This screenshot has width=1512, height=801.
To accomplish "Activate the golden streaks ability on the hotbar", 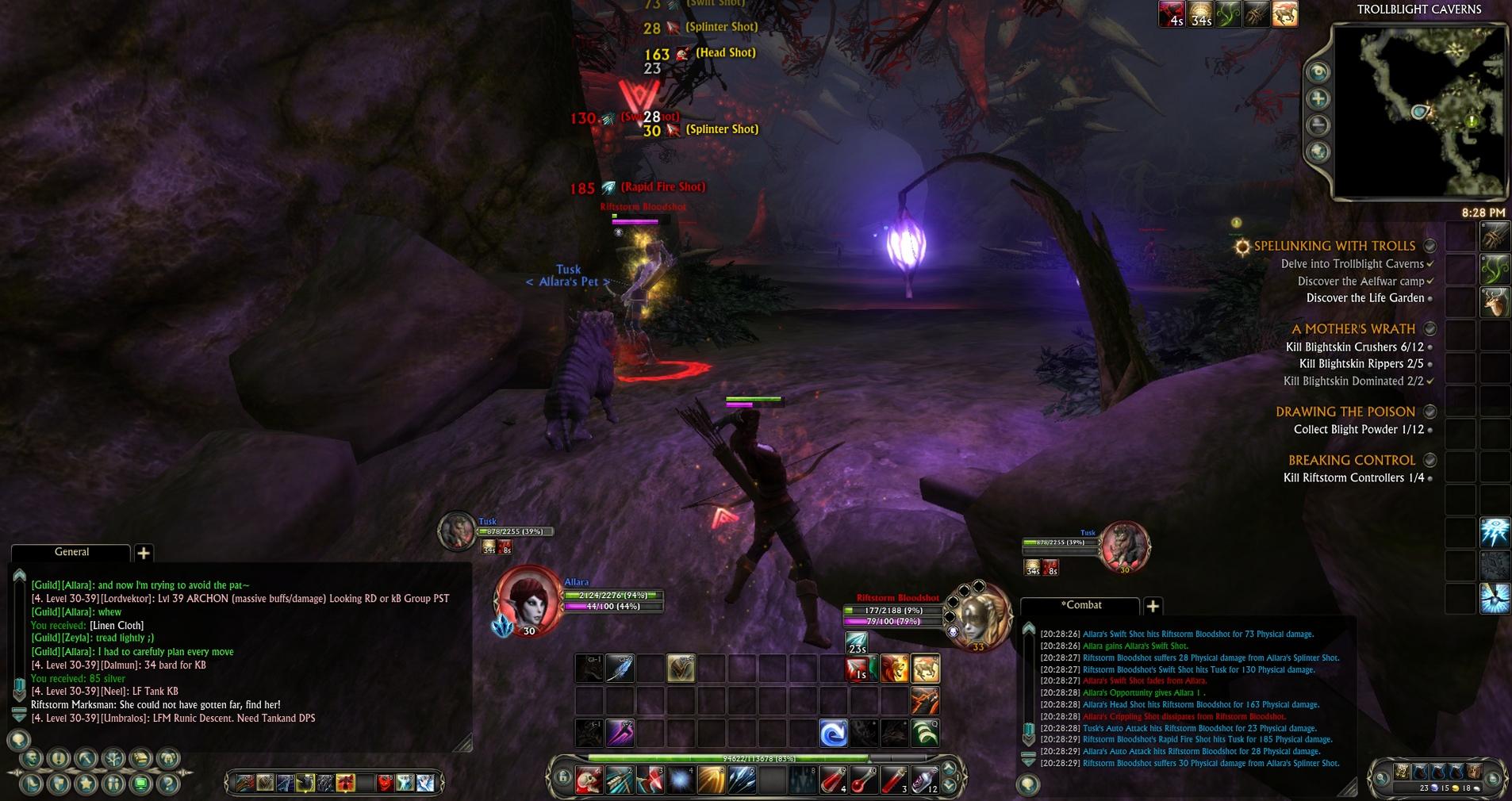I will [x=712, y=781].
